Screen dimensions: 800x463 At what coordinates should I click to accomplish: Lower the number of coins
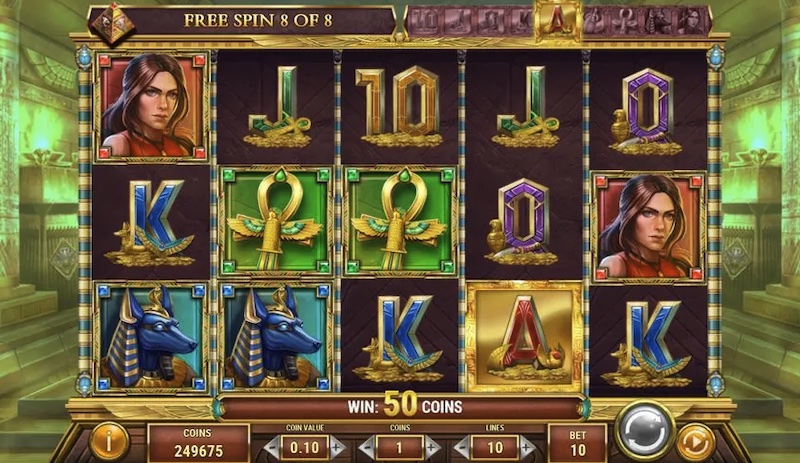pyautogui.click(x=365, y=448)
